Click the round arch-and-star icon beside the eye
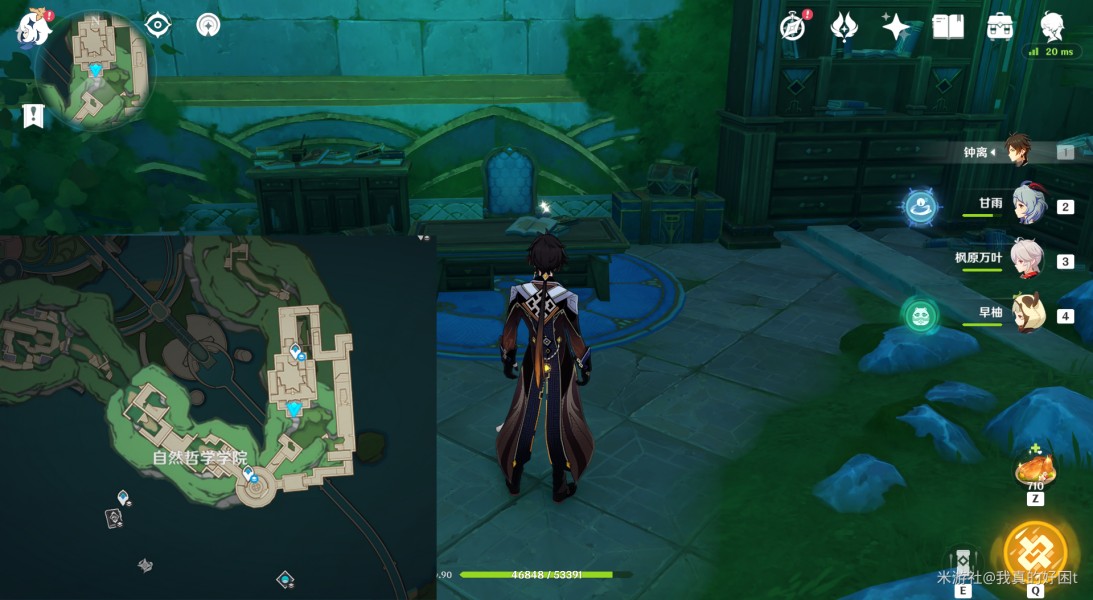Viewport: 1093px width, 600px height. [x=208, y=25]
